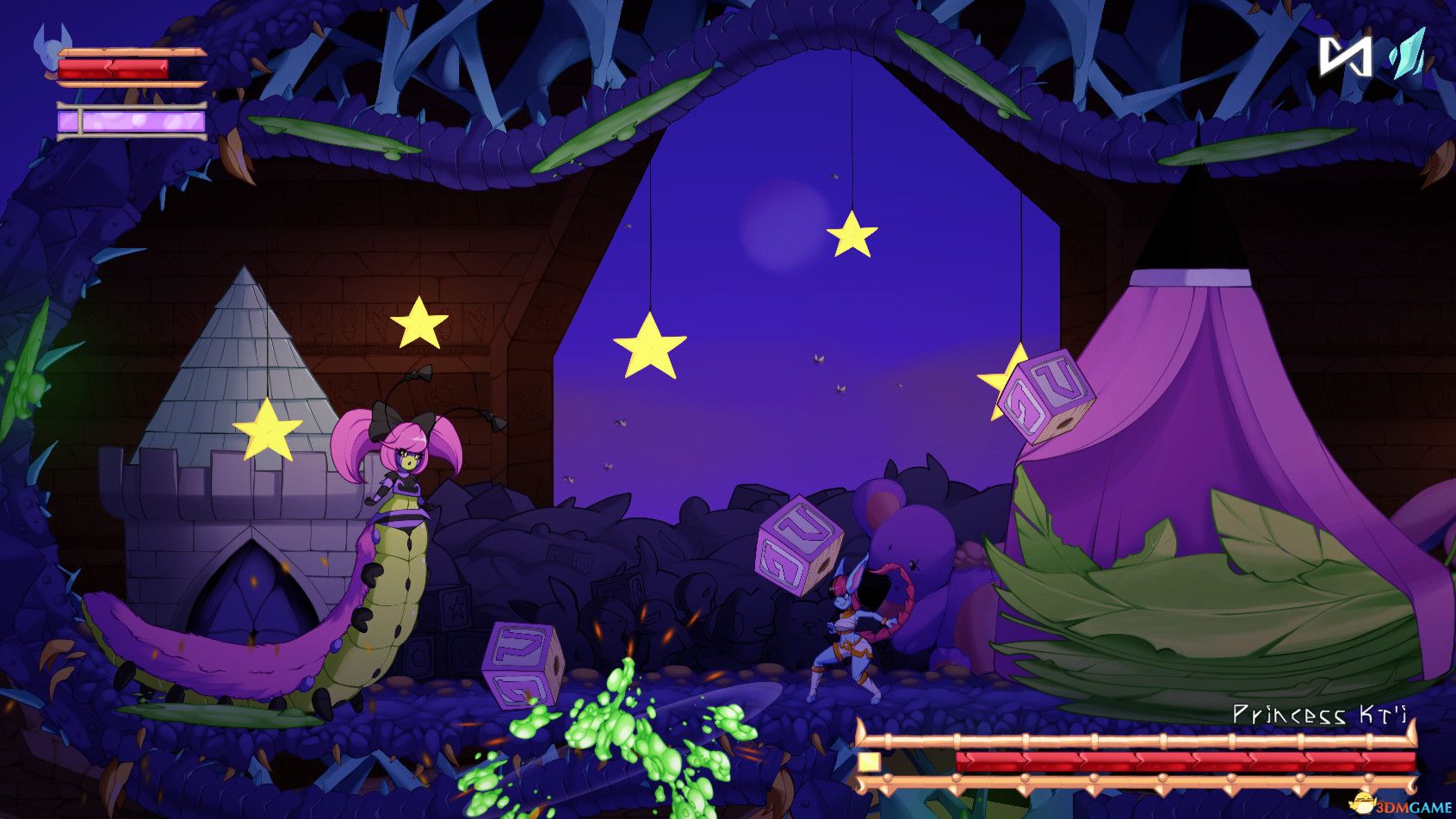
Task: Select the cyan crystal shard icon
Action: pos(1406,54)
